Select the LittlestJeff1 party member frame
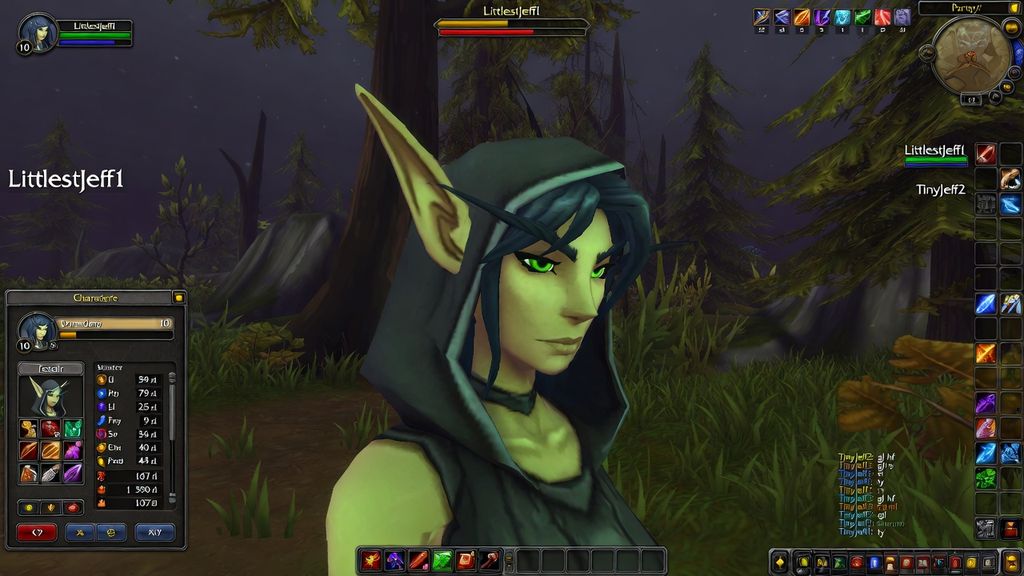Screen dimensions: 1024x576 pos(935,154)
